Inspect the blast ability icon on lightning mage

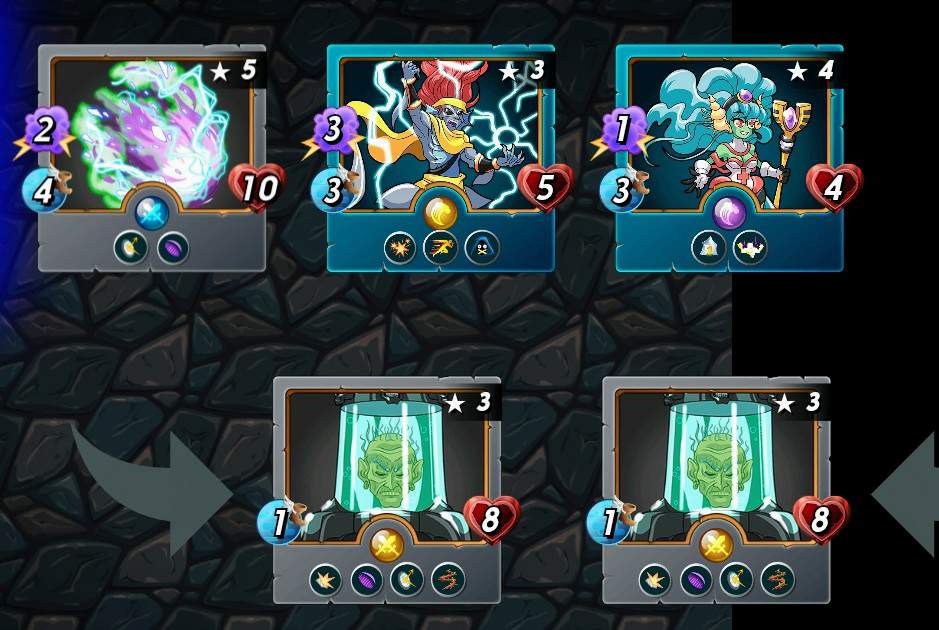tap(400, 248)
